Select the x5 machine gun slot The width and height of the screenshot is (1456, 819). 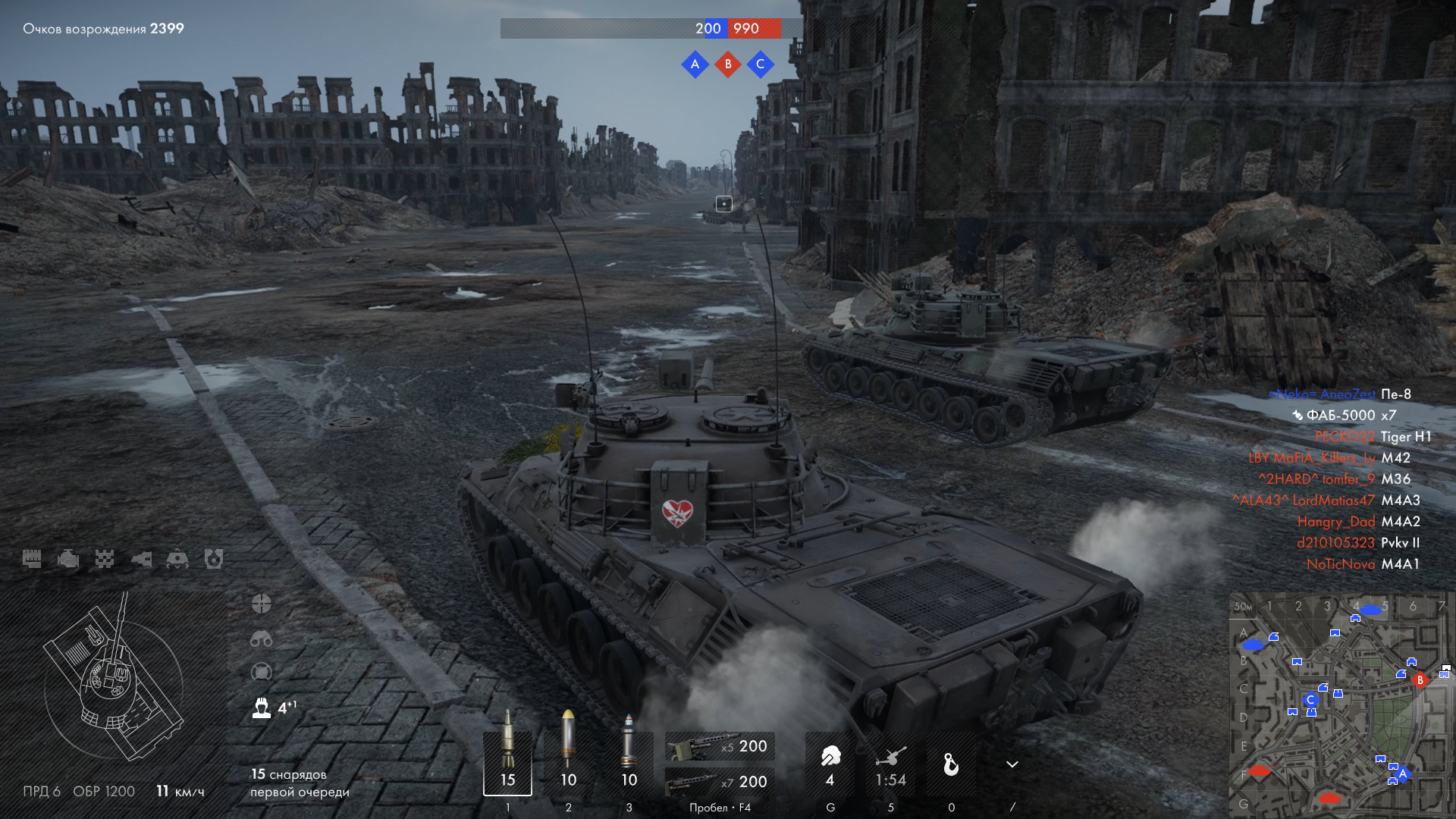pyautogui.click(x=719, y=746)
